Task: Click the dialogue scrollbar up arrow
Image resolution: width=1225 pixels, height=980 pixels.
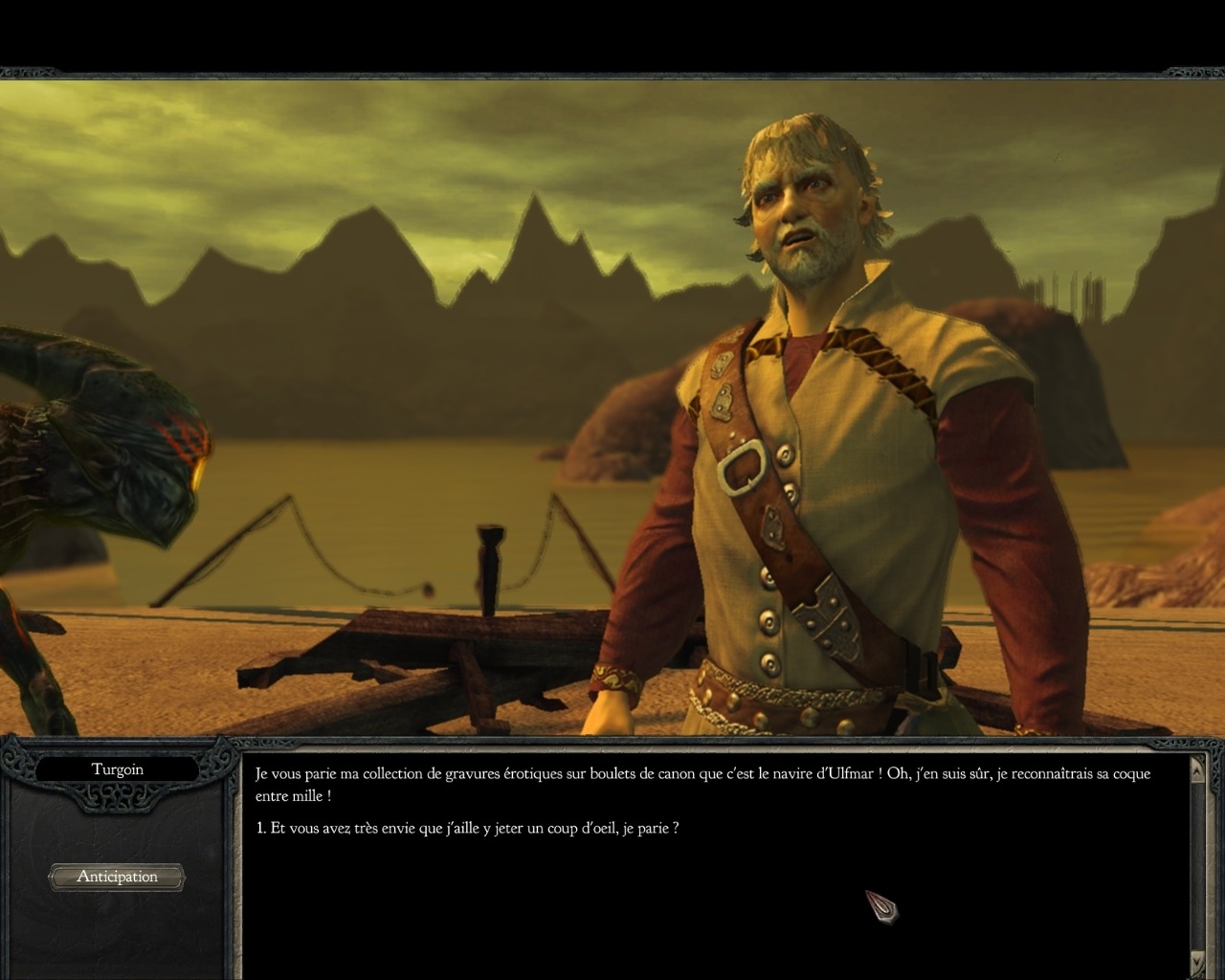Action: point(1197,769)
